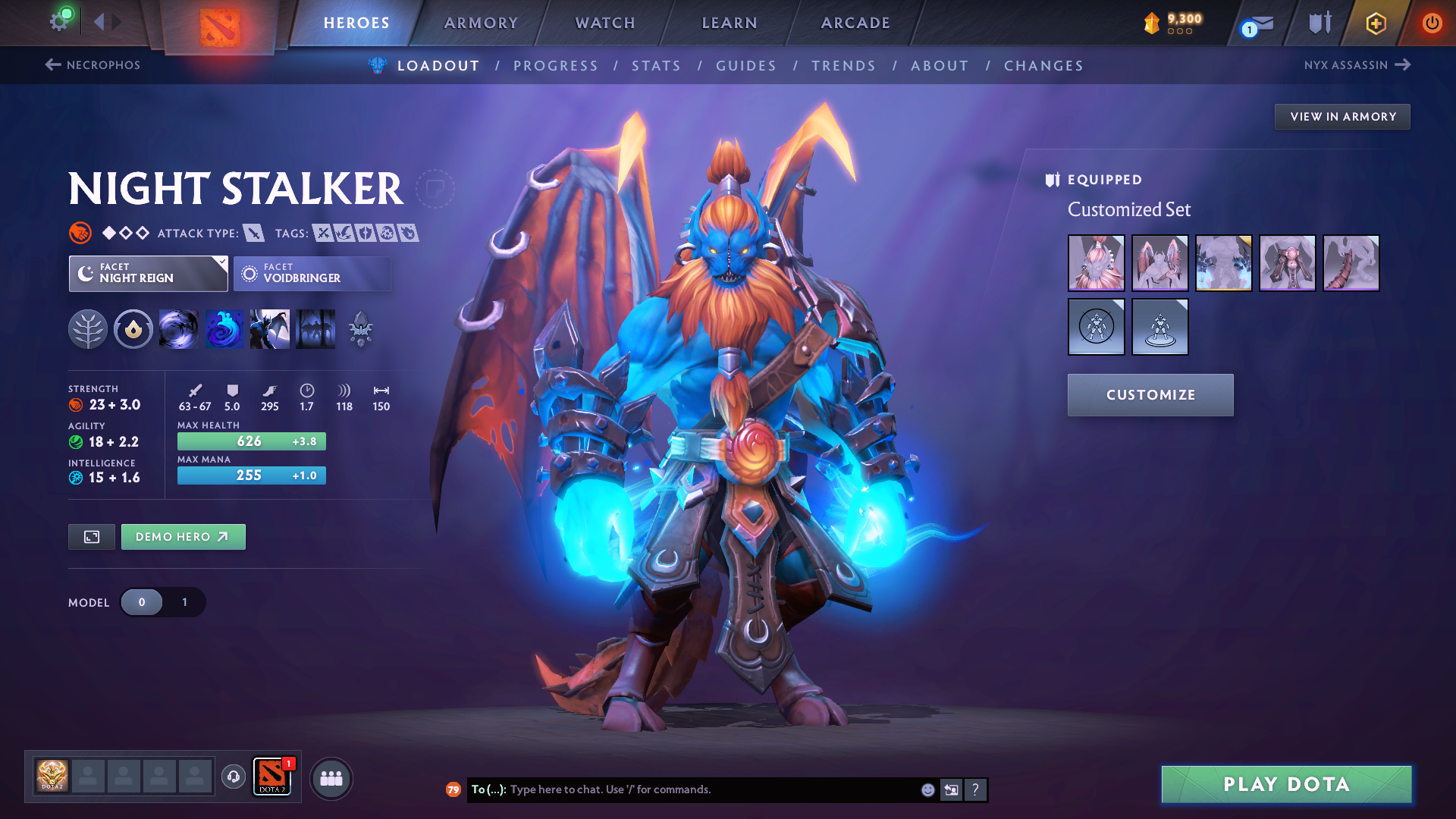Show the hero Stats page
The width and height of the screenshot is (1456, 819).
[656, 66]
